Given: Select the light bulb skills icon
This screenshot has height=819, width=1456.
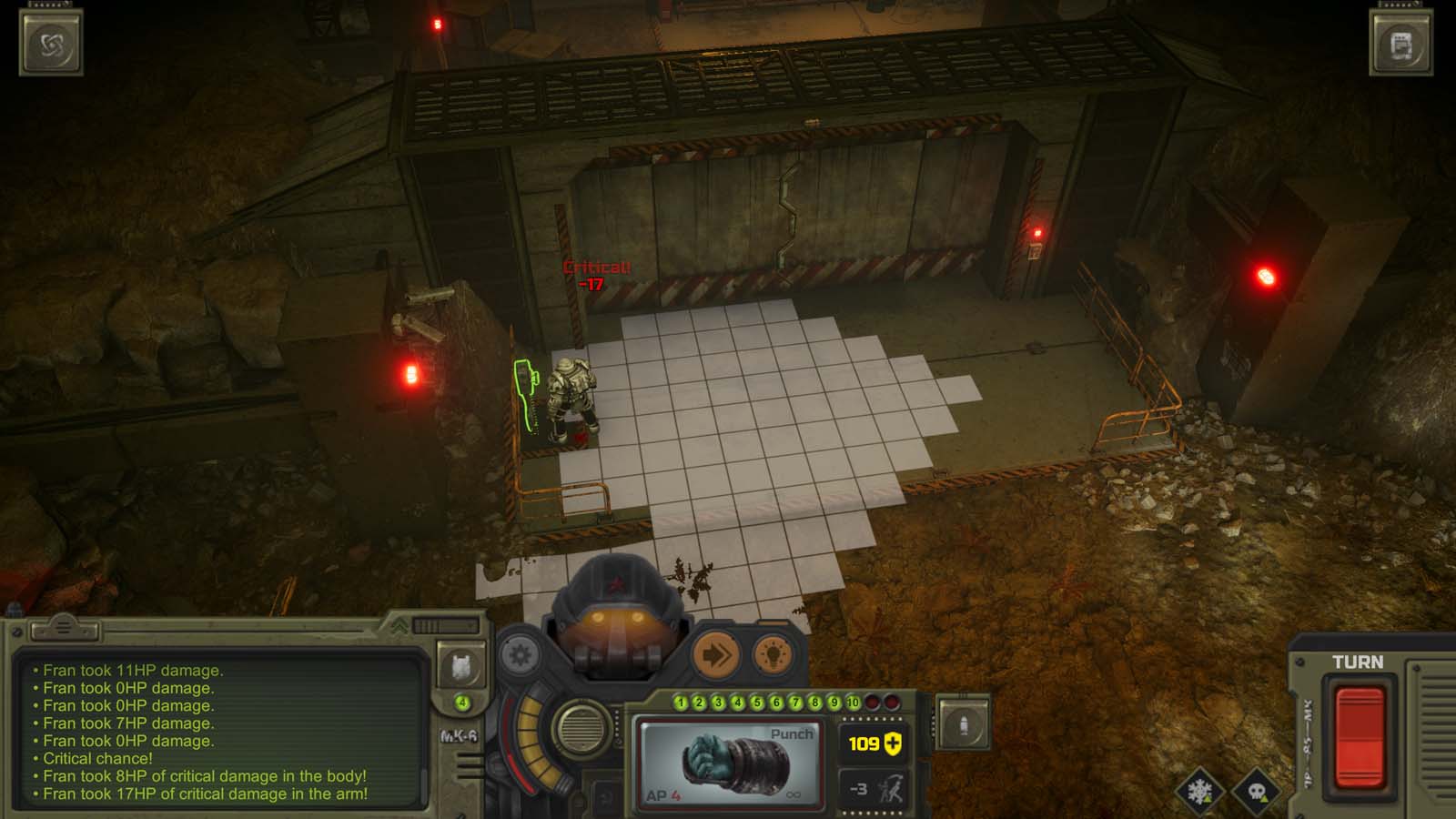Looking at the screenshot, I should 773,655.
